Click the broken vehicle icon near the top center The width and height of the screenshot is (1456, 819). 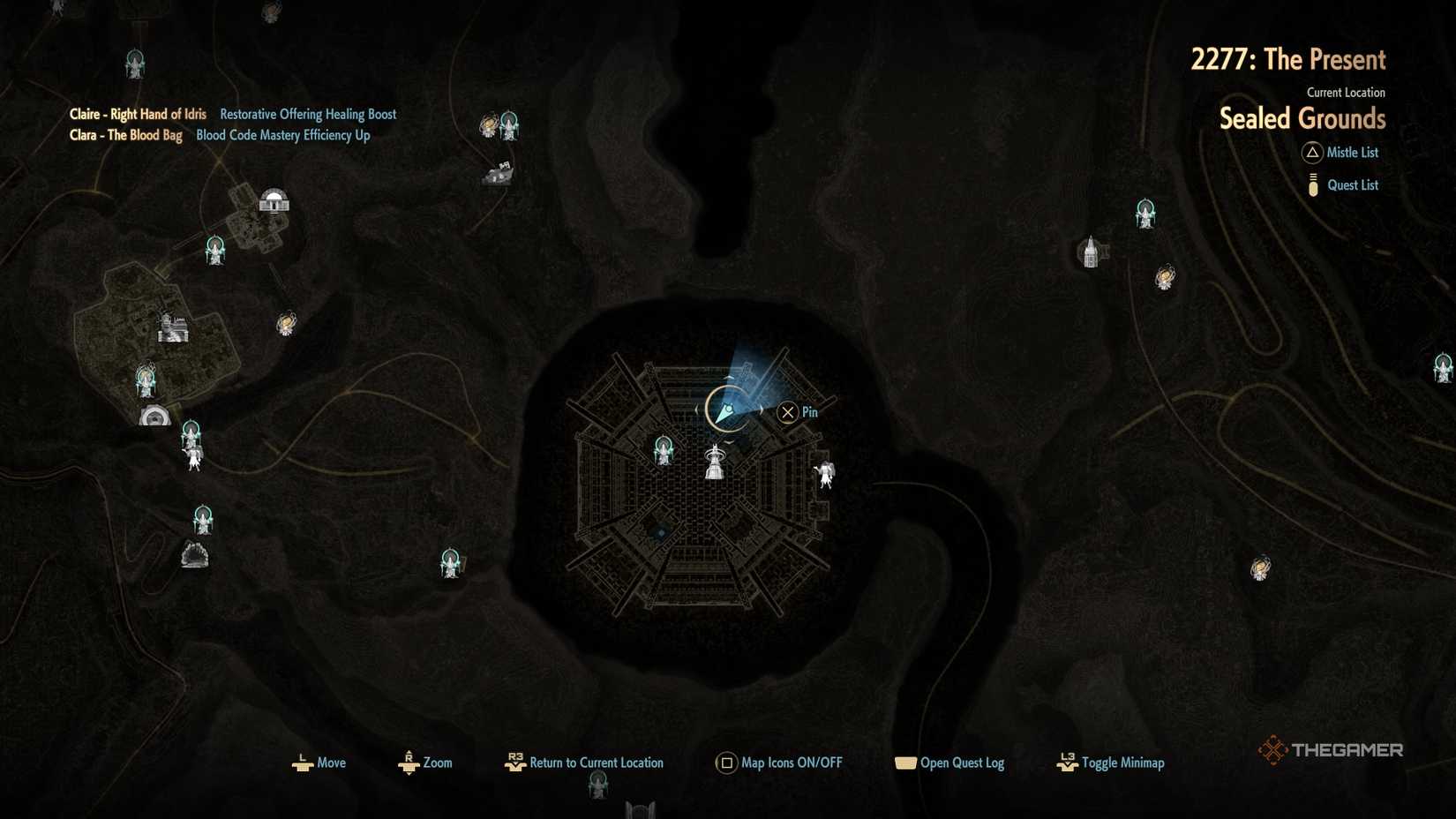[x=497, y=173]
